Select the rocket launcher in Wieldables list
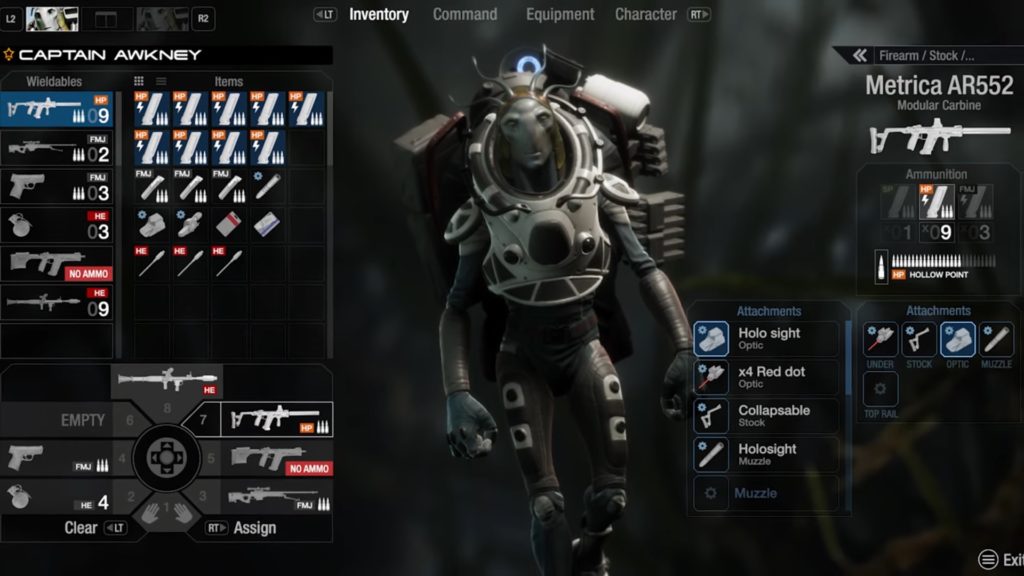Image resolution: width=1024 pixels, height=576 pixels. click(57, 302)
